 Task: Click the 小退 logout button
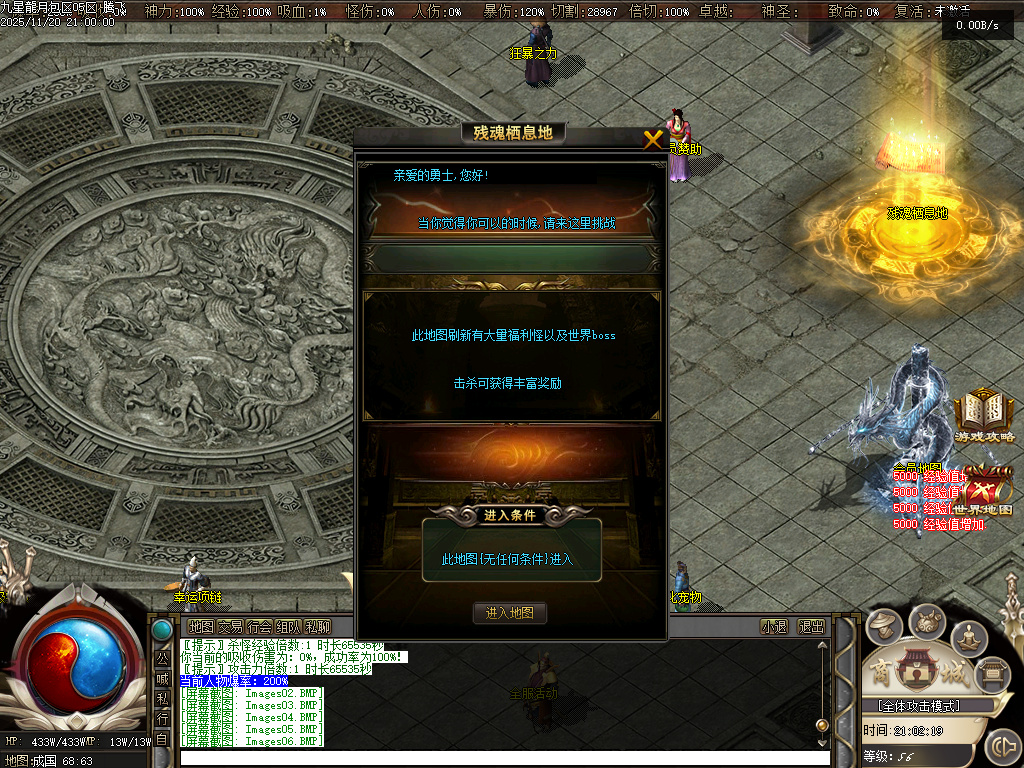774,627
